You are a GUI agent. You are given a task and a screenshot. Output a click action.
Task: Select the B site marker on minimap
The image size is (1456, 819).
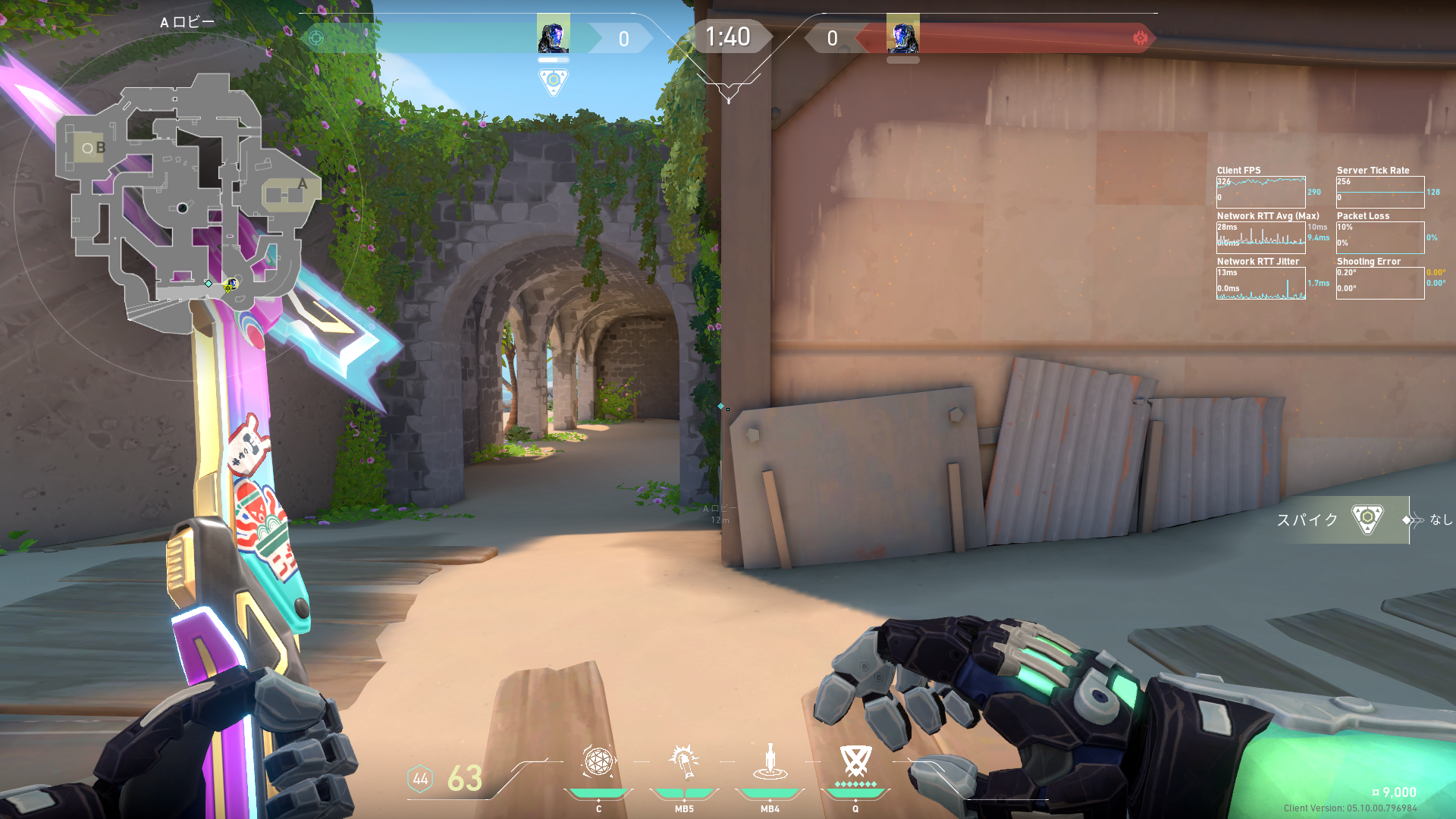(99, 148)
